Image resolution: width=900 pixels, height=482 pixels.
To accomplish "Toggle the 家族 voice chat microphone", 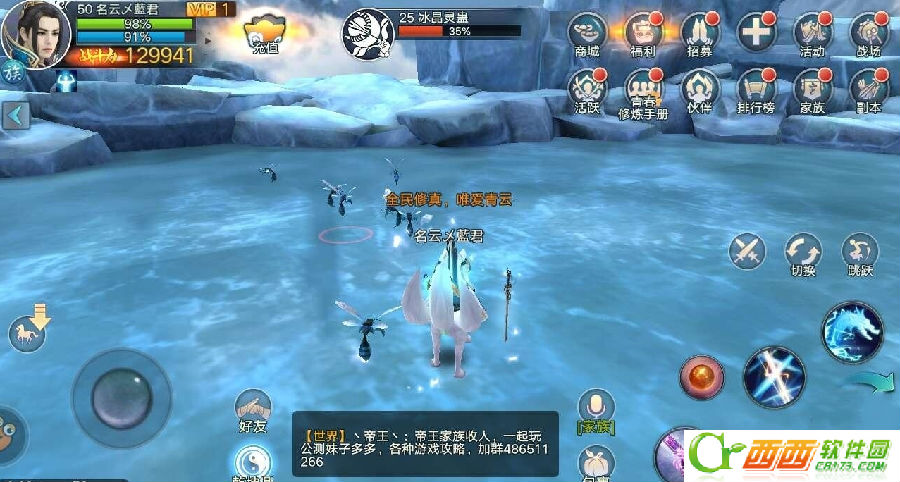I will (596, 407).
